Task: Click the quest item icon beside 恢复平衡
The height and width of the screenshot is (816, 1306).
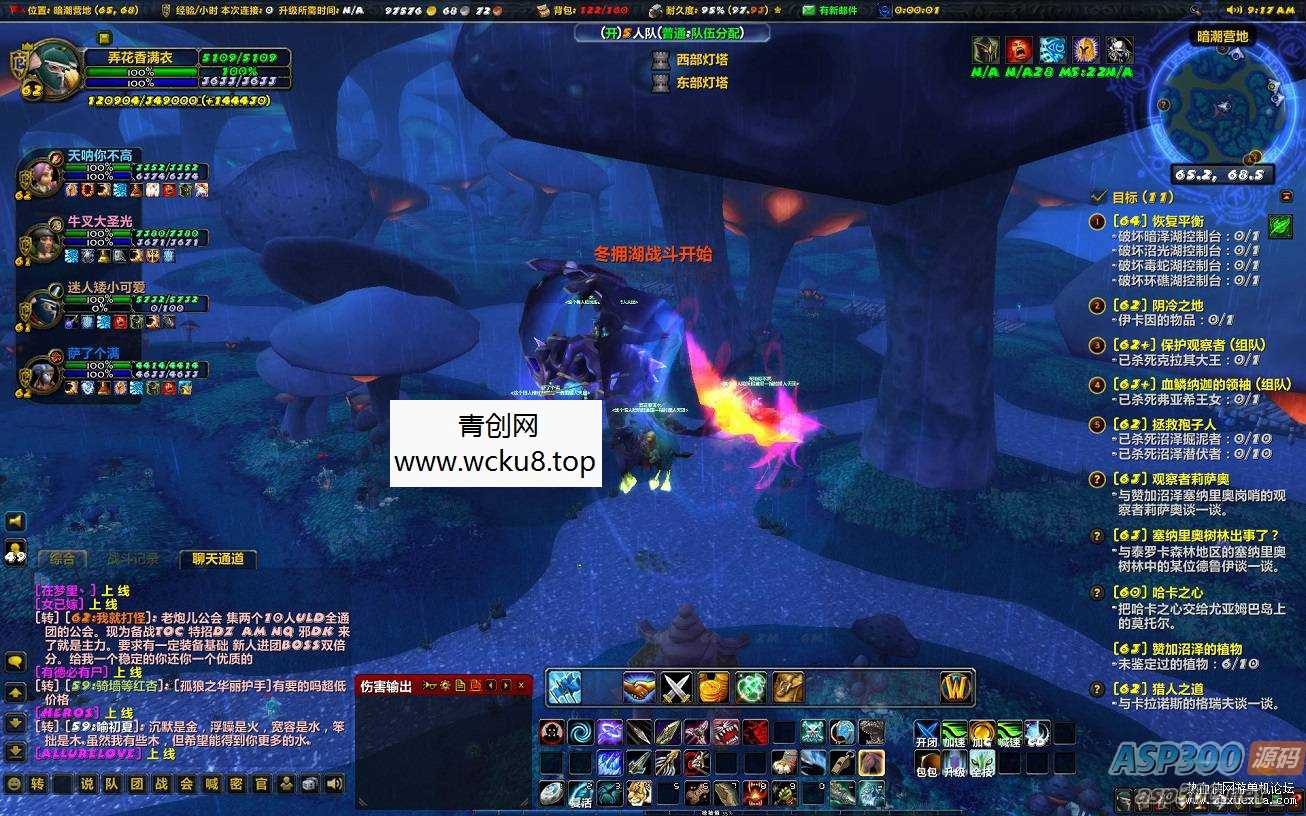Action: tap(1278, 225)
